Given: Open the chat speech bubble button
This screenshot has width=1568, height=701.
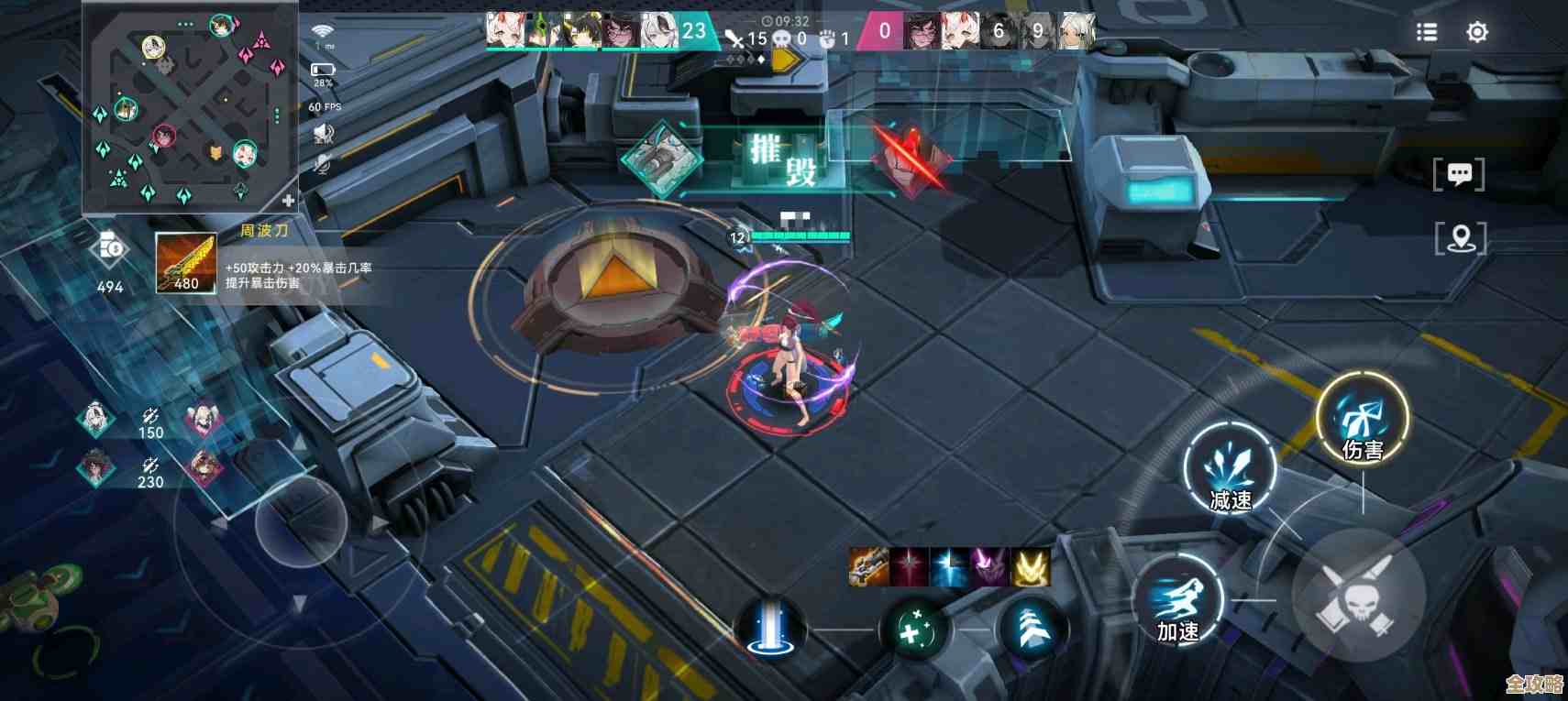Looking at the screenshot, I should (x=1459, y=174).
